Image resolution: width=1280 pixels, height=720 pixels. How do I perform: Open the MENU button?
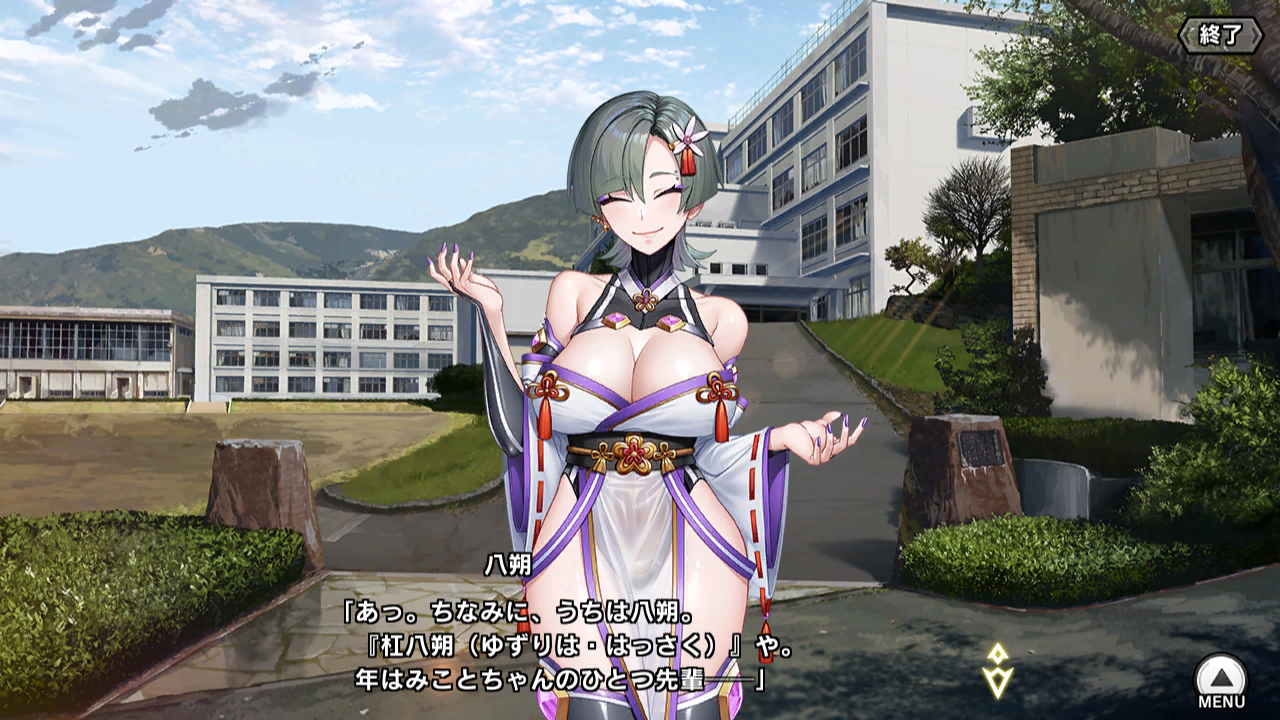point(1221,680)
